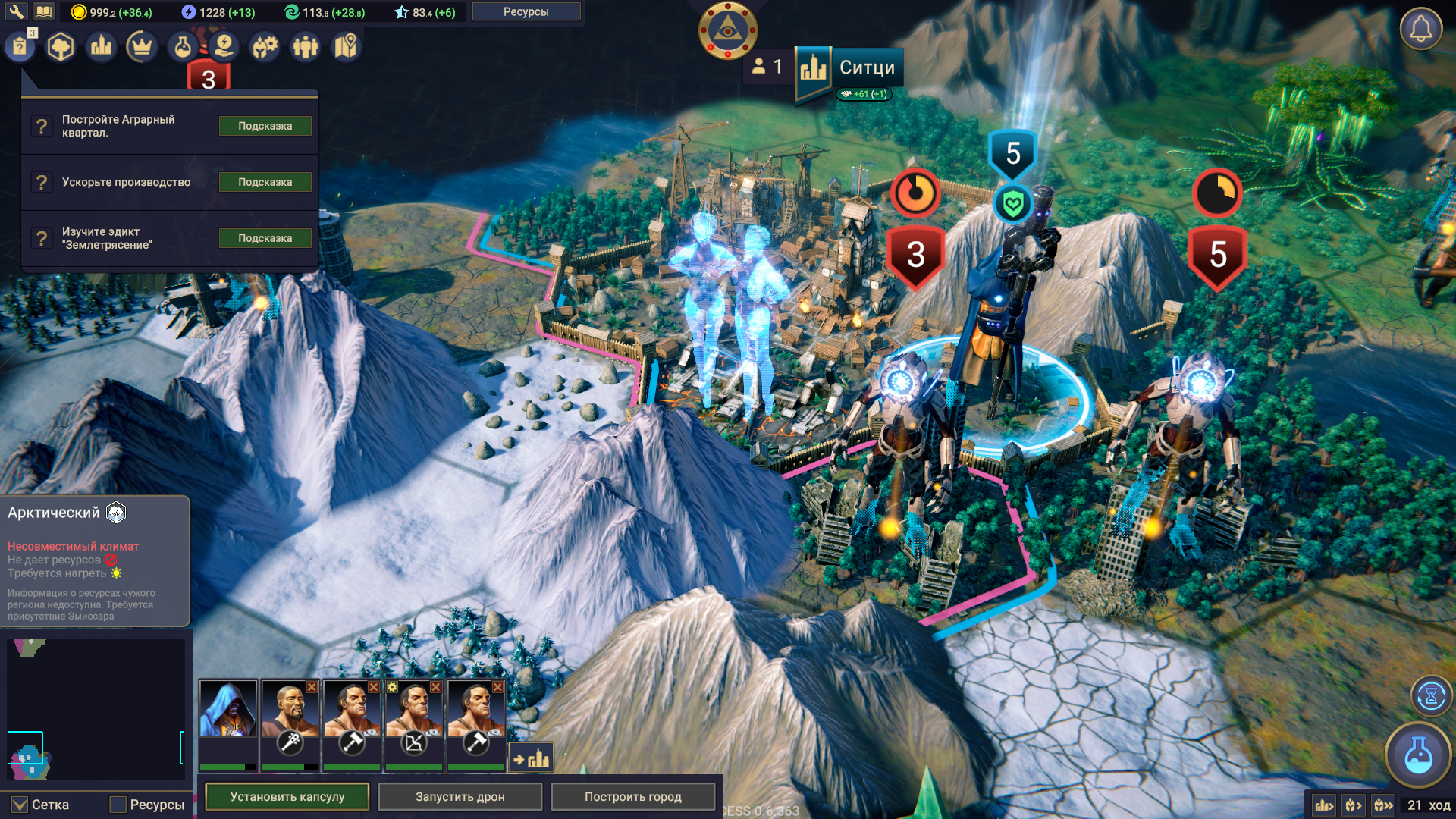Click Установить капсулу button
1456x819 pixels.
(x=287, y=796)
